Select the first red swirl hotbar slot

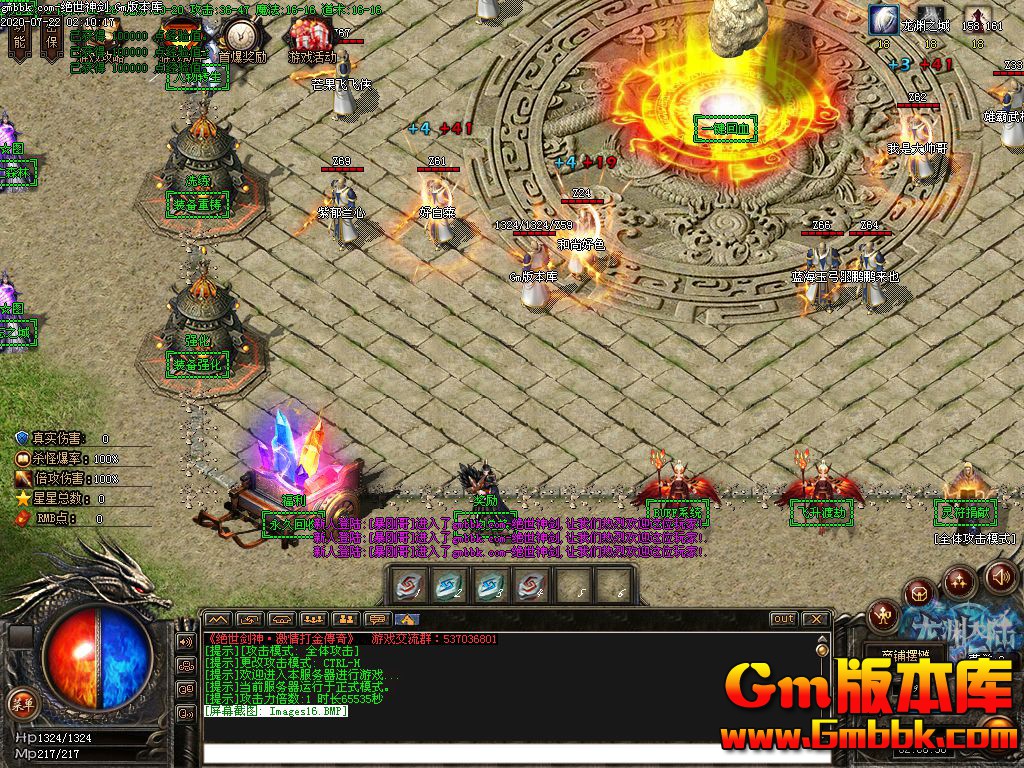click(409, 587)
